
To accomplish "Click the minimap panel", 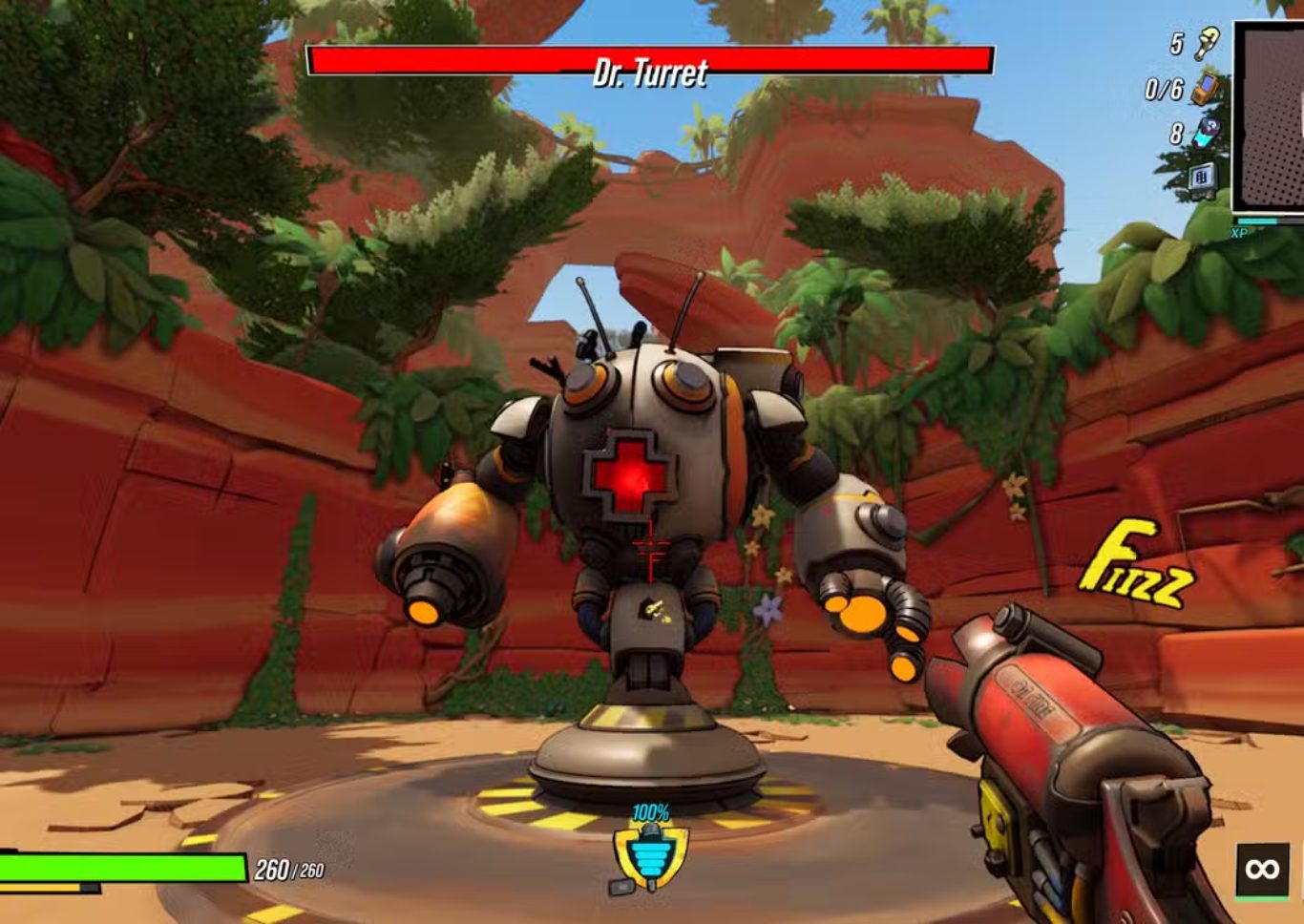I will pyautogui.click(x=1272, y=115).
